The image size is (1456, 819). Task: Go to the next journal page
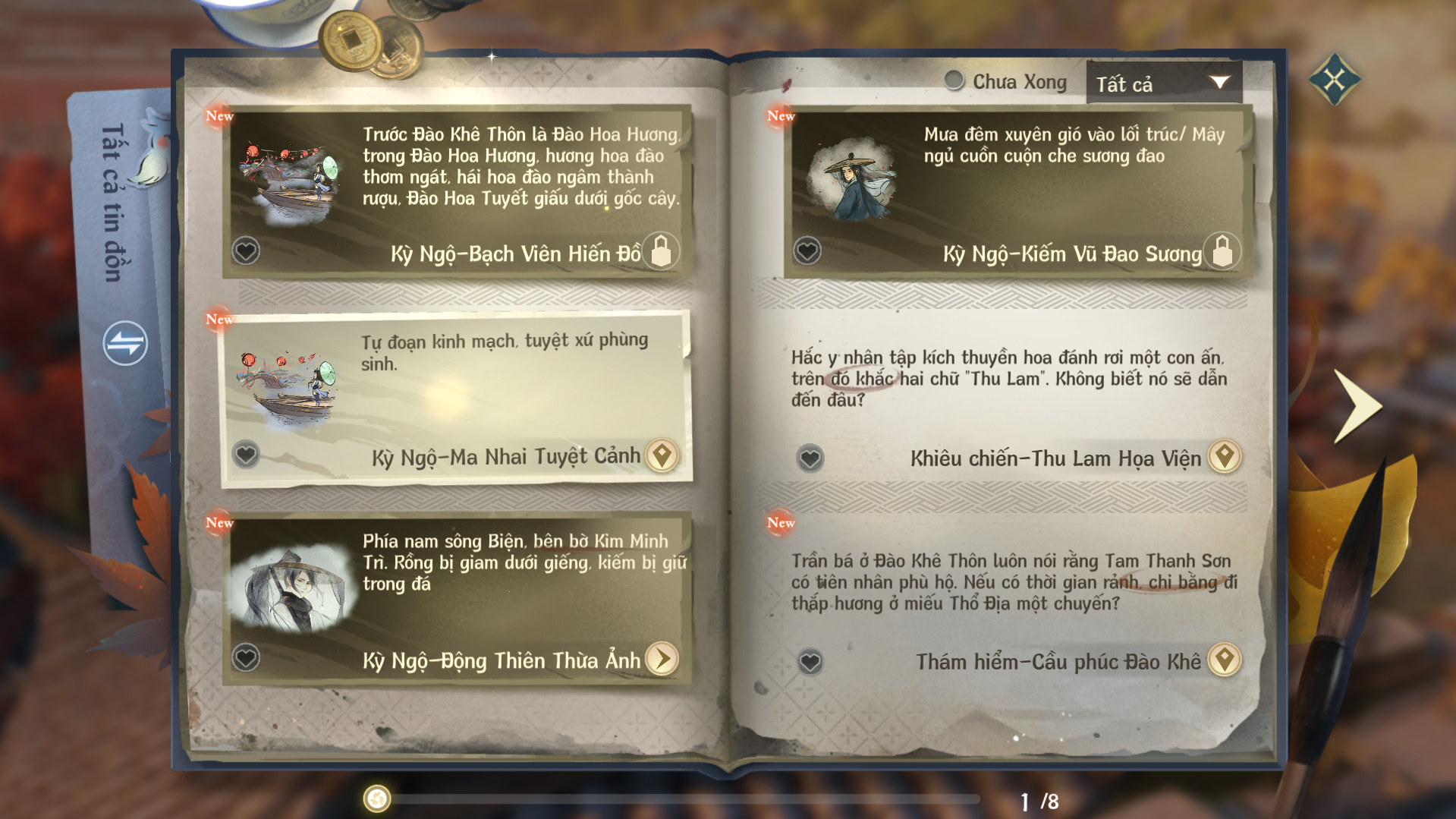tap(1357, 405)
